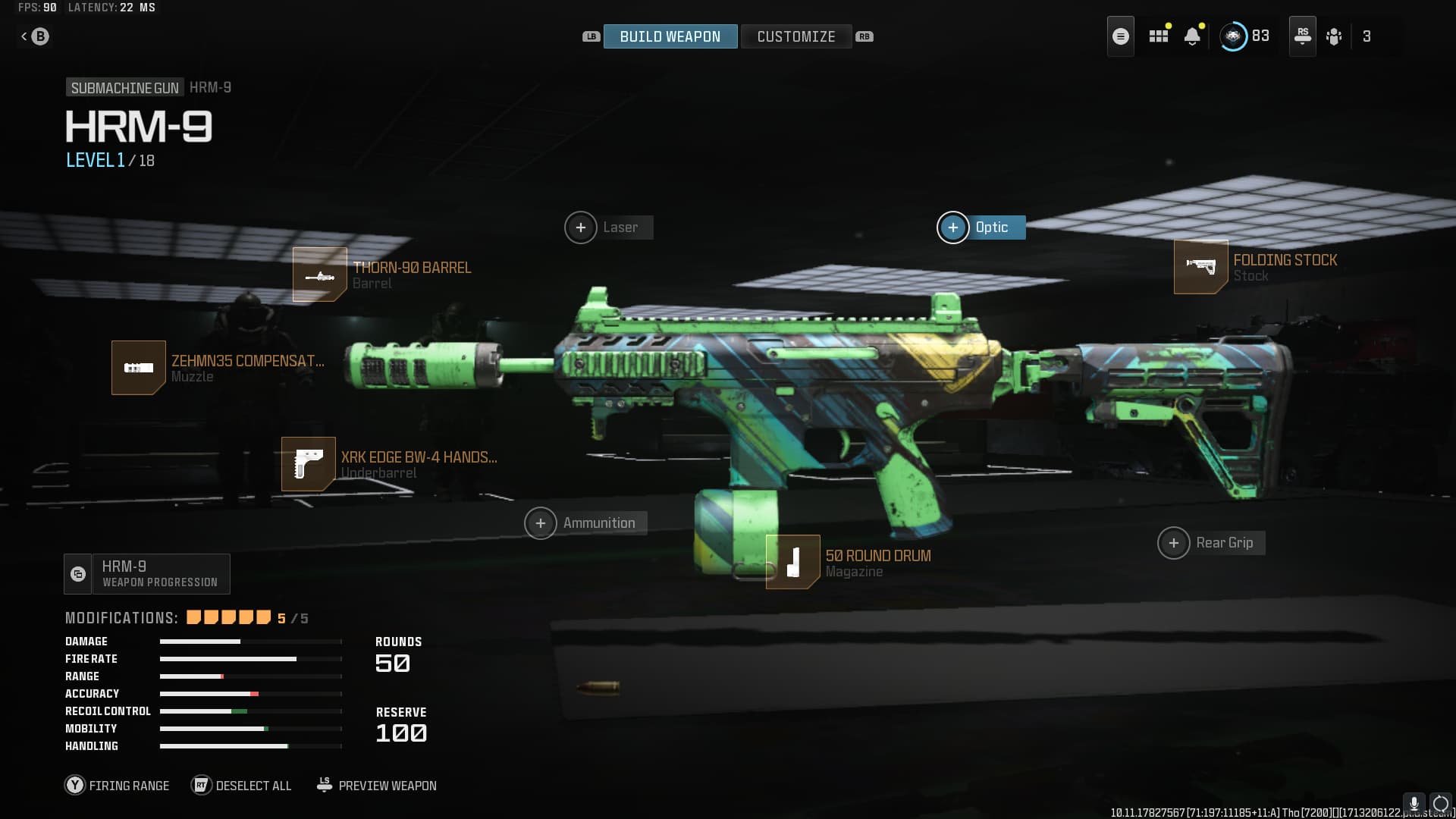The image size is (1456, 819).
Task: Open the hamburger options menu
Action: 1121,36
